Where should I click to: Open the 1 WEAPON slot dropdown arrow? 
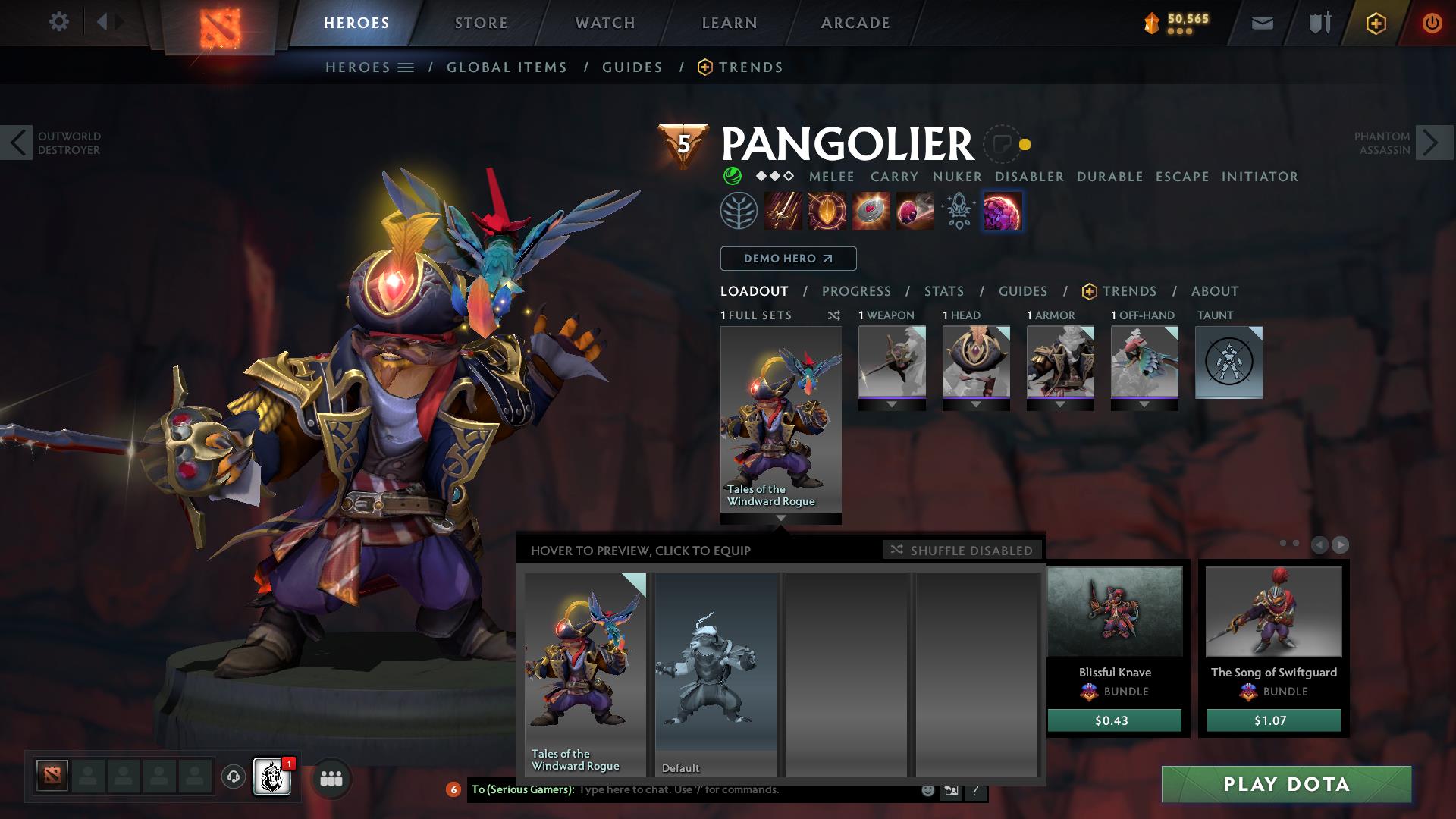[x=891, y=404]
